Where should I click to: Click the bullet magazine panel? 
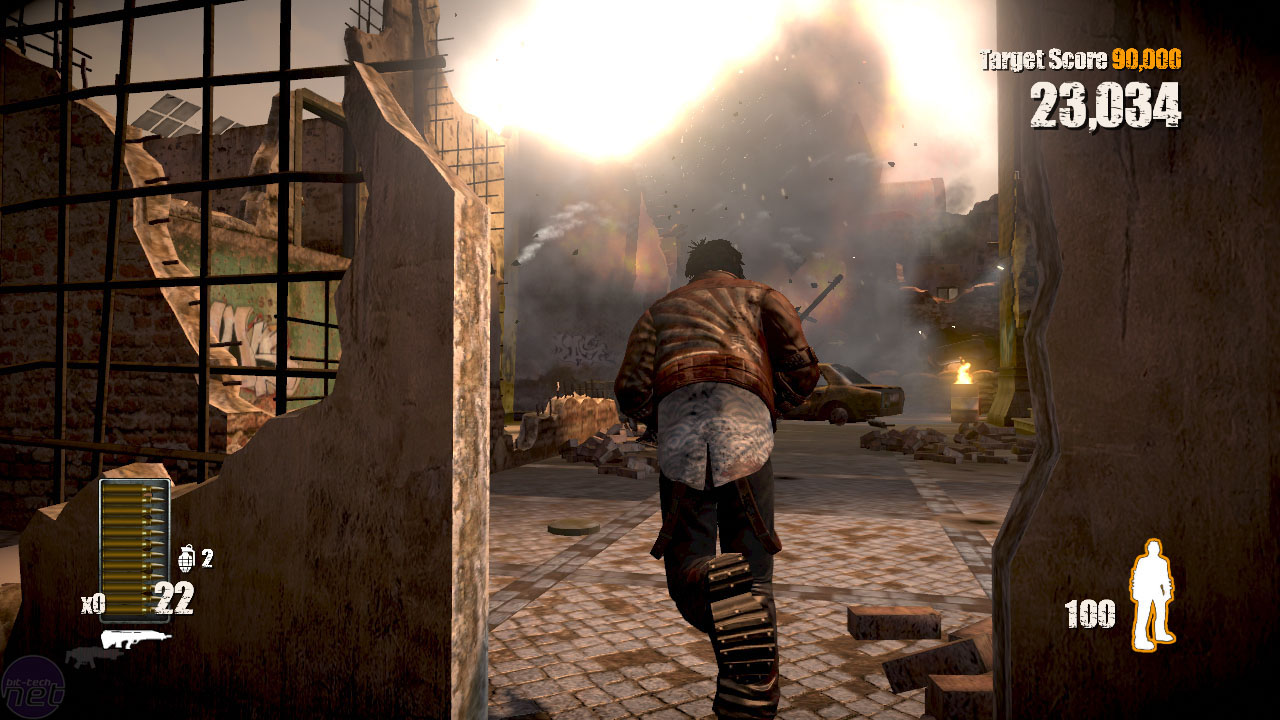pyautogui.click(x=134, y=548)
